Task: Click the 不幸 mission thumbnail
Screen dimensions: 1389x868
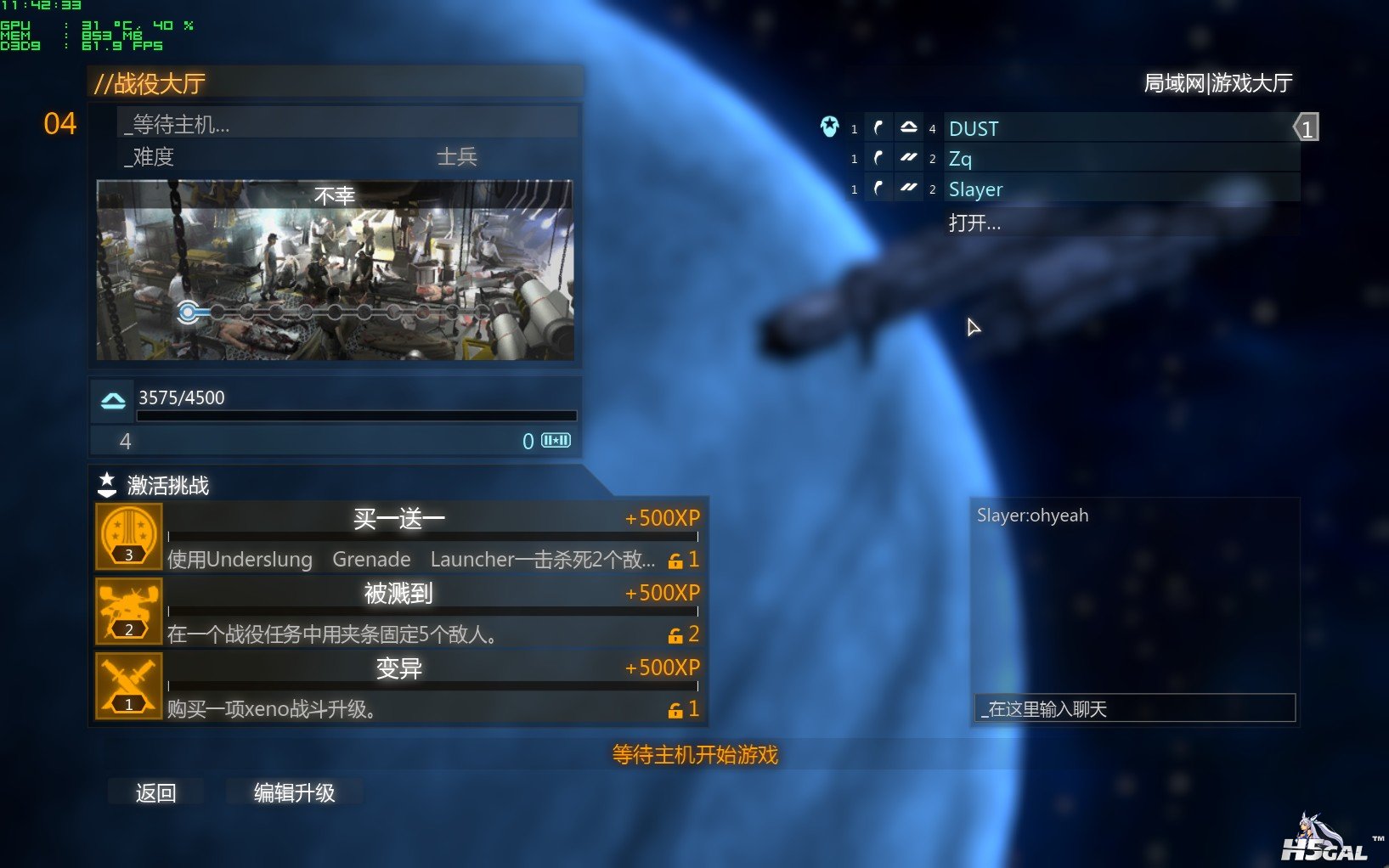Action: point(335,270)
